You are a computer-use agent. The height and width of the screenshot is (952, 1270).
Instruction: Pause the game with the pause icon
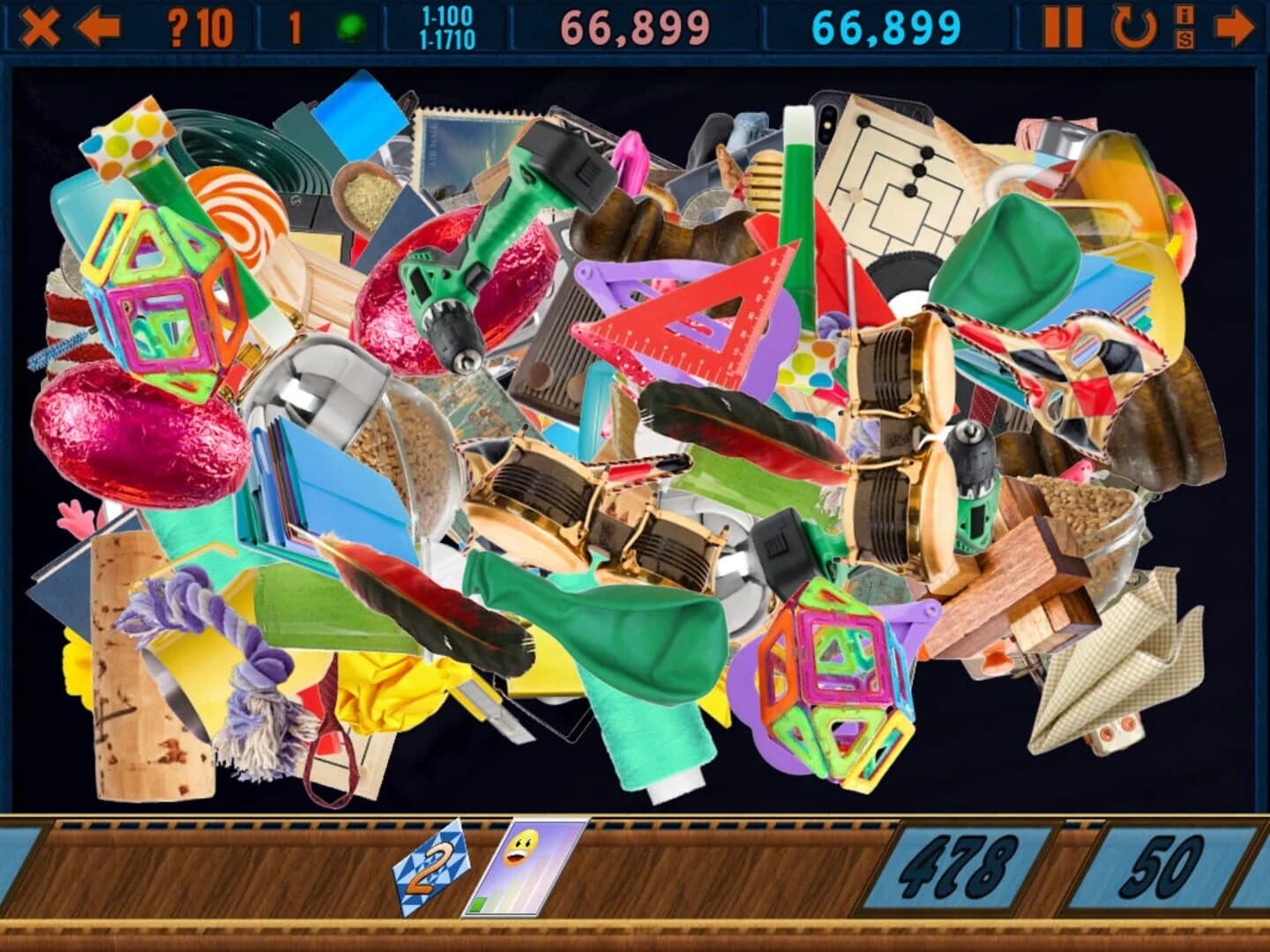[1065, 26]
